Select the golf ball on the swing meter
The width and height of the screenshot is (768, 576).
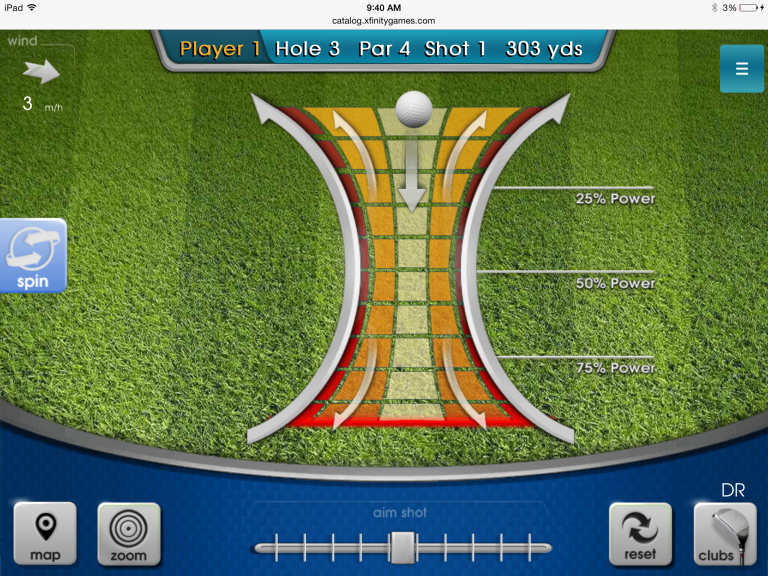413,109
